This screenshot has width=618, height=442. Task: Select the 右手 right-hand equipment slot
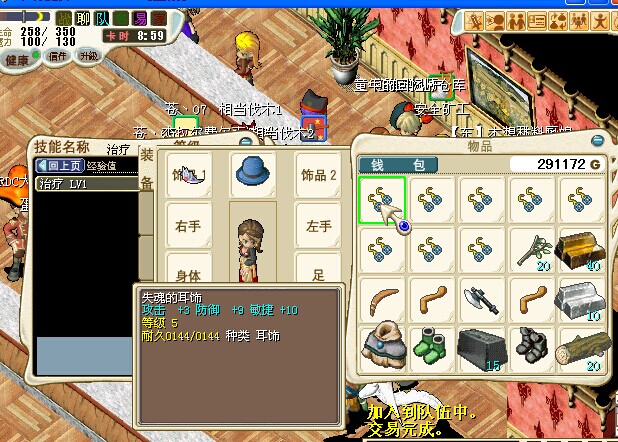coord(188,226)
